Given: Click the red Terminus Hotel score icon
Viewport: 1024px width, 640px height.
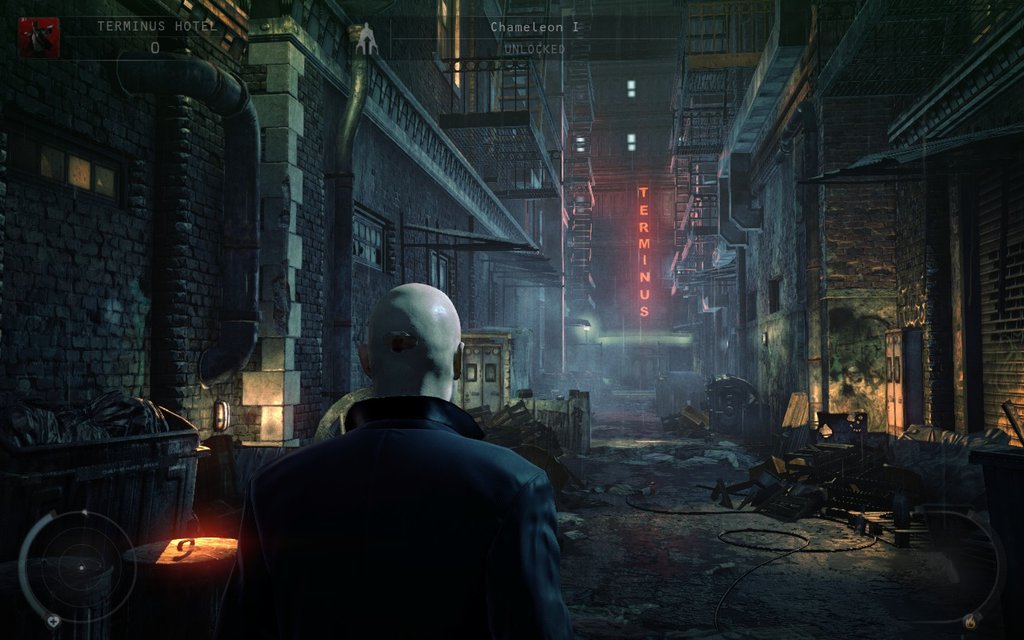Looking at the screenshot, I should point(38,37).
